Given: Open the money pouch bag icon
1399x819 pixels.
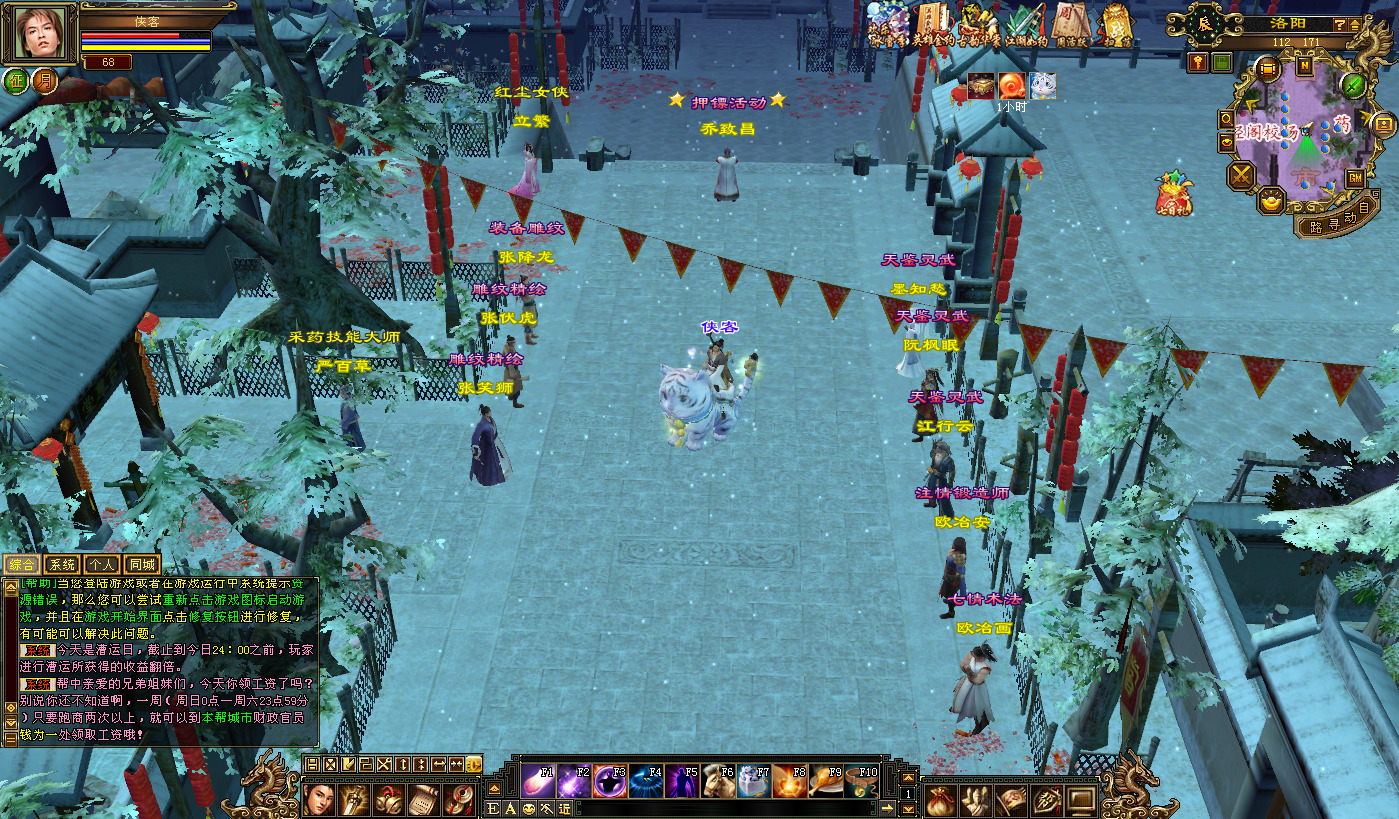Looking at the screenshot, I should (940, 800).
